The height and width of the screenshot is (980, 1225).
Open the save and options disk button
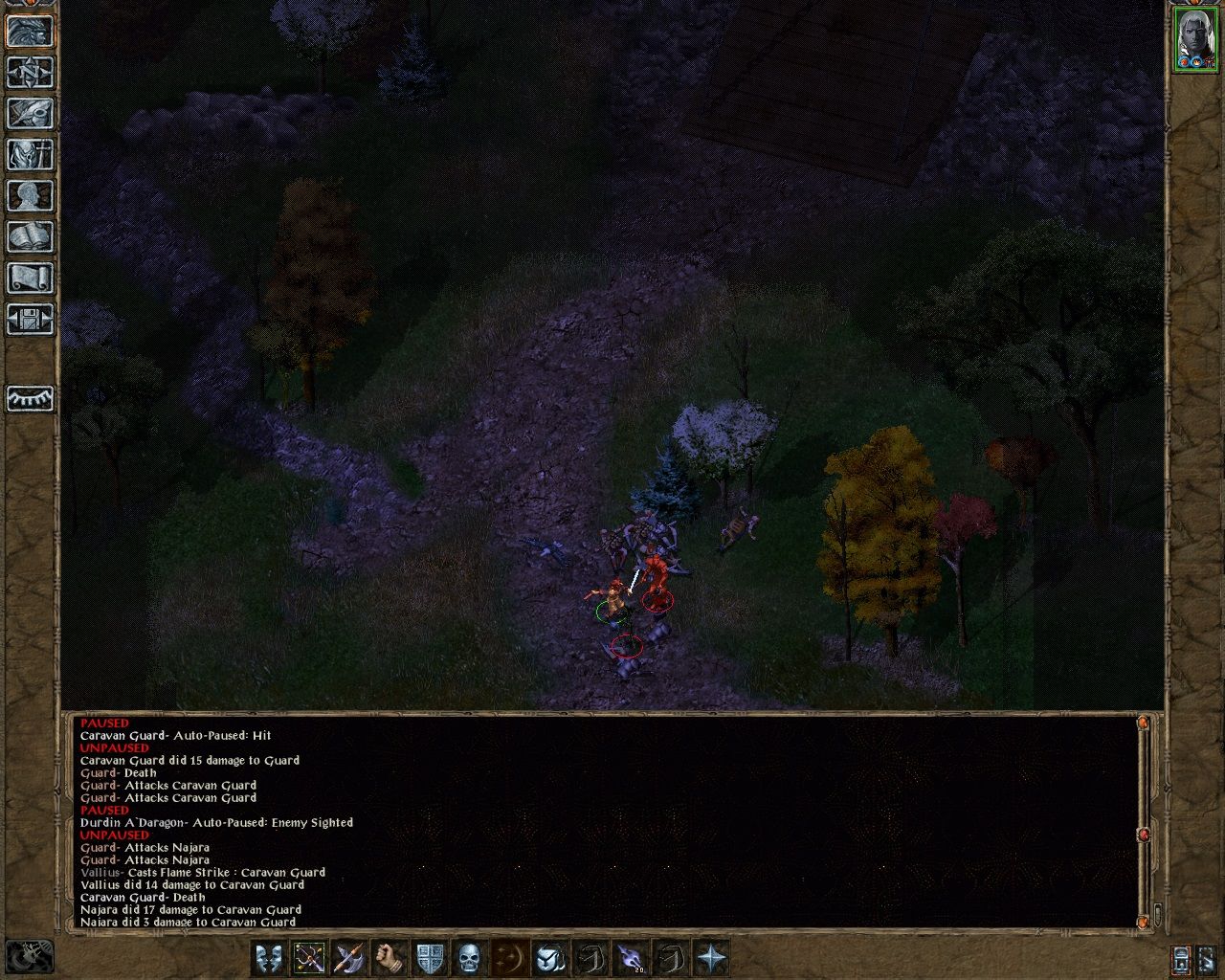30,319
